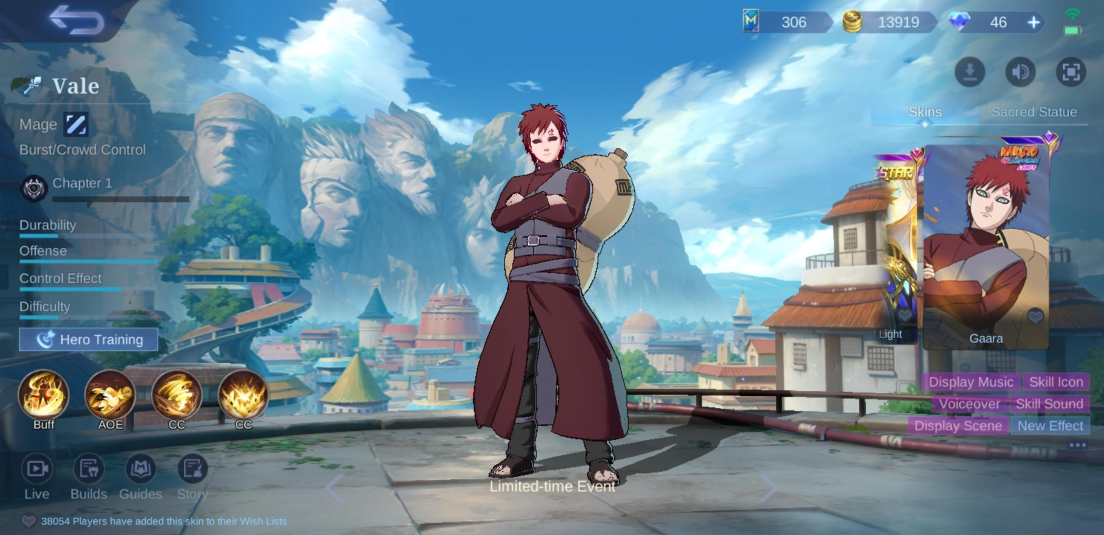
Task: Select the New Effect tag
Action: click(x=1050, y=426)
